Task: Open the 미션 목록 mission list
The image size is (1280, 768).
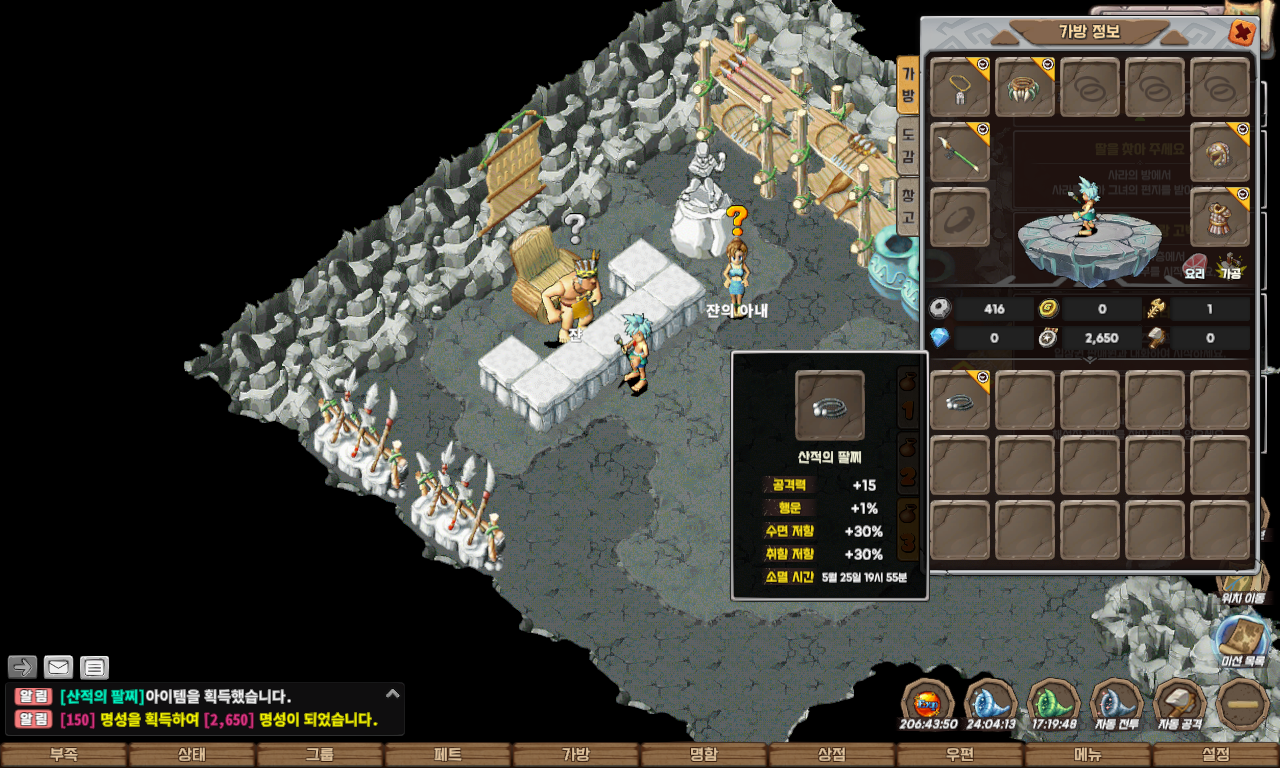Action: 1242,642
